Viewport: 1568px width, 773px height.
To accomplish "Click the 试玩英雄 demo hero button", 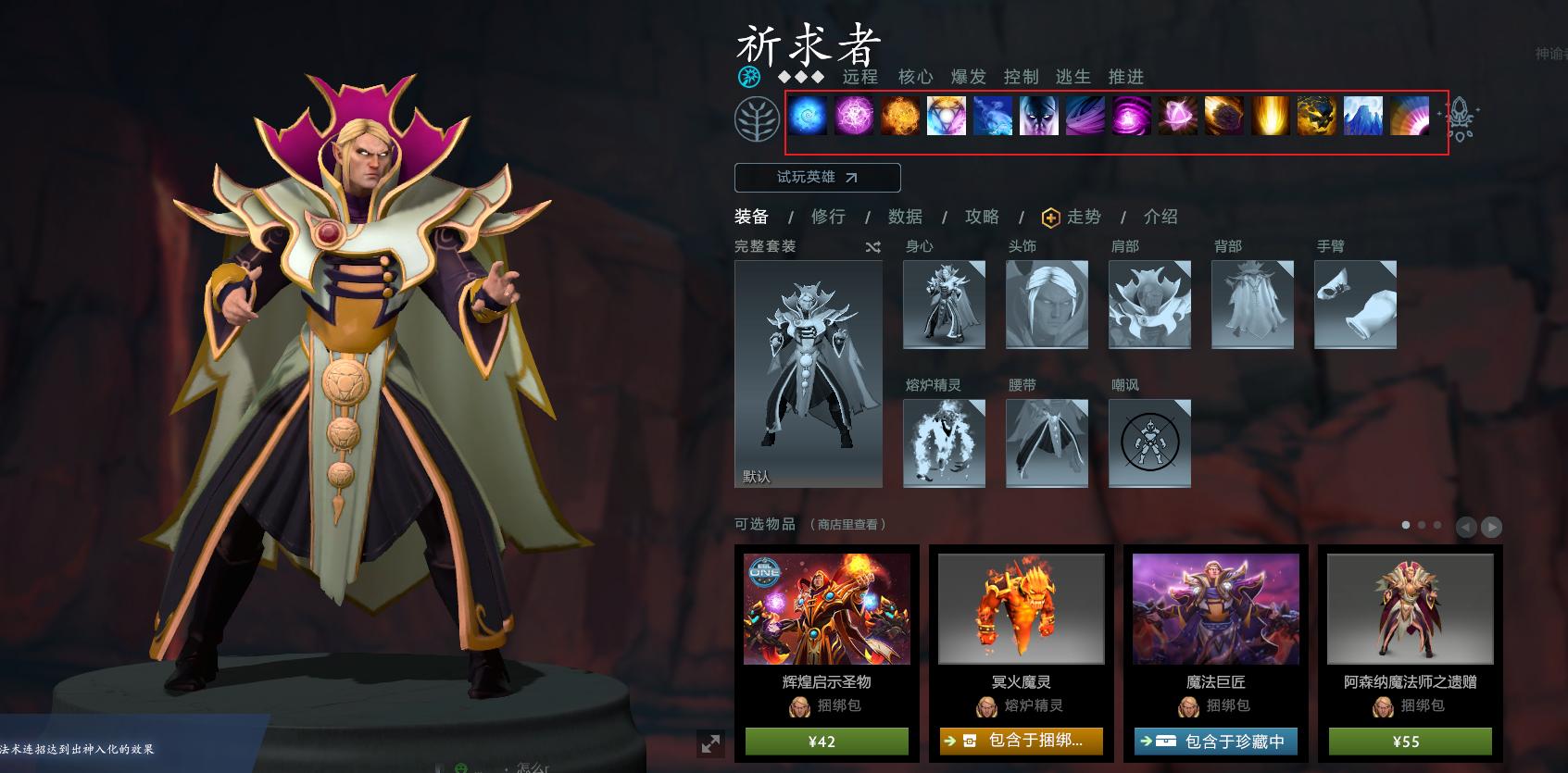I will [x=817, y=177].
